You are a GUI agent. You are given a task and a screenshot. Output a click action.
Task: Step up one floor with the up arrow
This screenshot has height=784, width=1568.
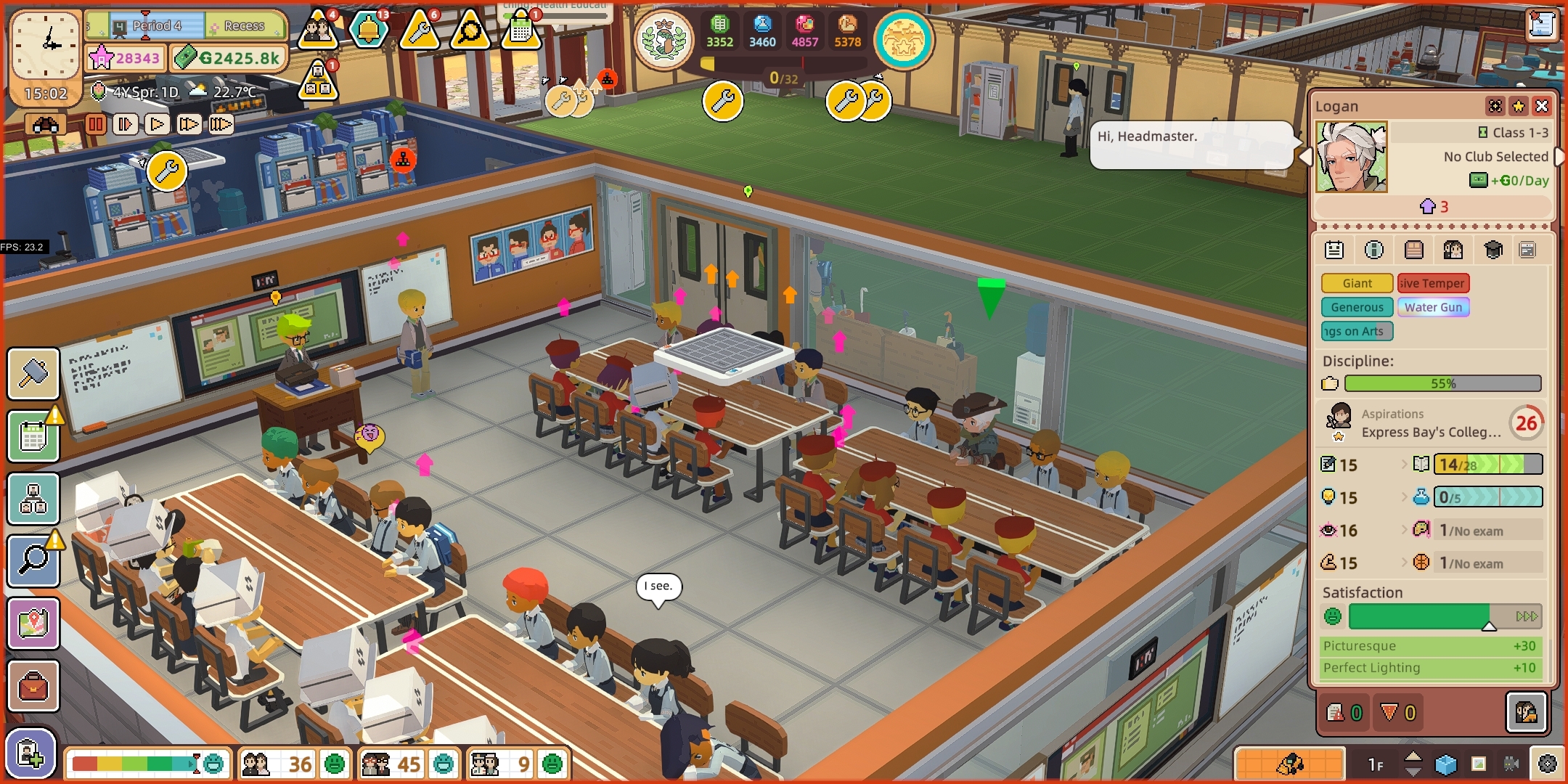pos(1414,755)
